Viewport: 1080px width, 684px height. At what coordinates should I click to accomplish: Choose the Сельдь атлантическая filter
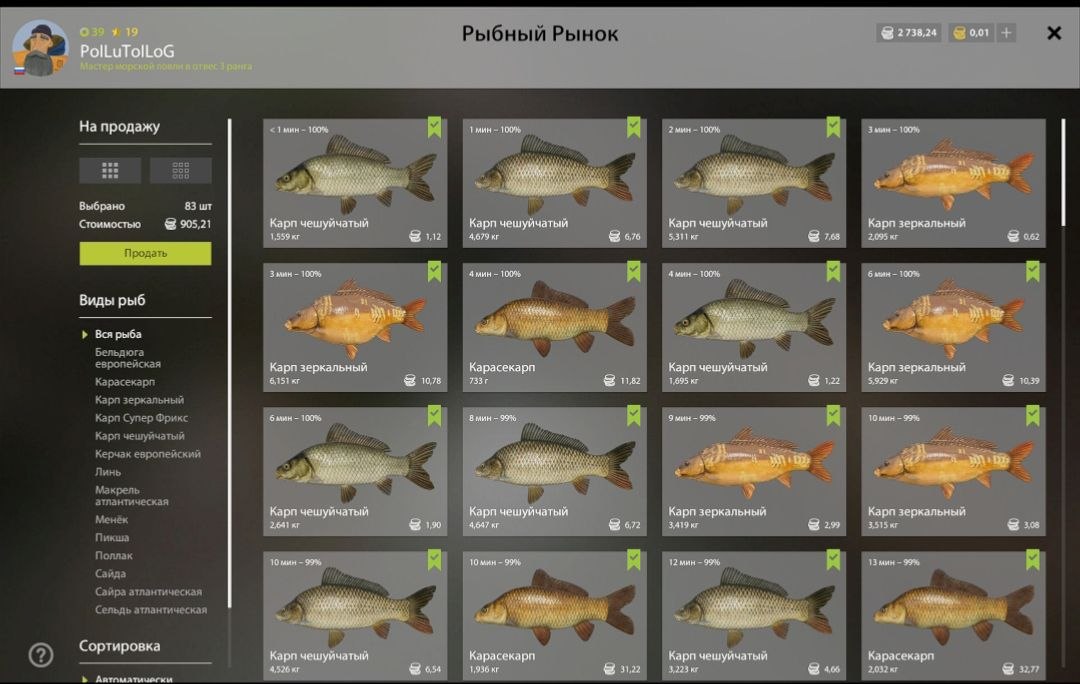[x=151, y=610]
